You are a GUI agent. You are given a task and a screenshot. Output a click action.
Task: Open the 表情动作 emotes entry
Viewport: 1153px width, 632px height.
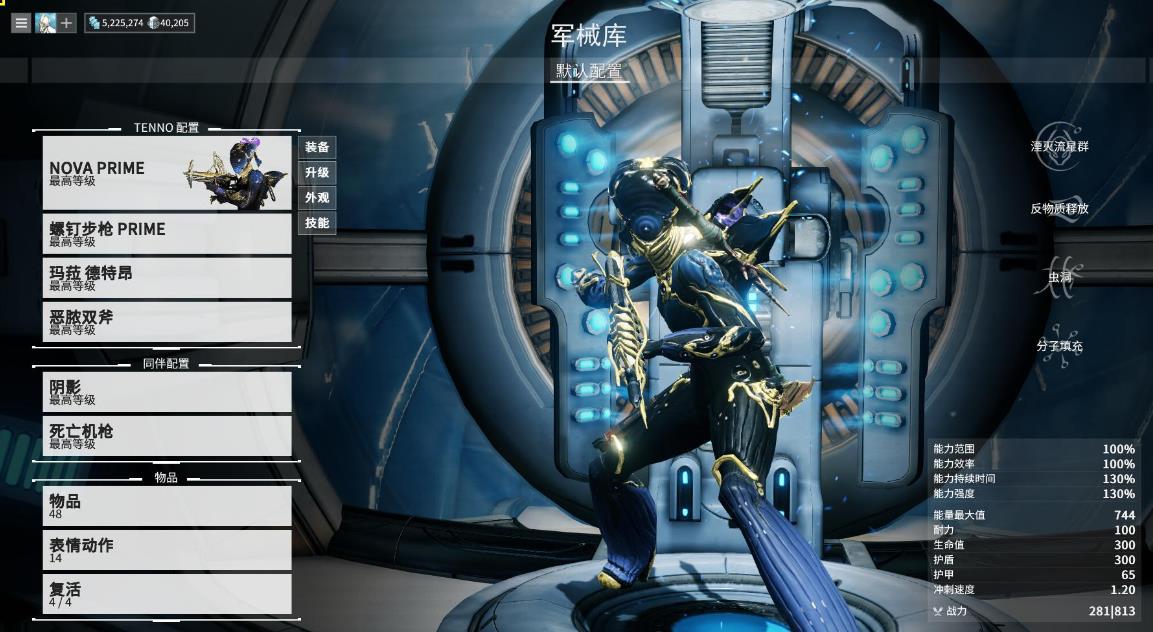point(166,549)
